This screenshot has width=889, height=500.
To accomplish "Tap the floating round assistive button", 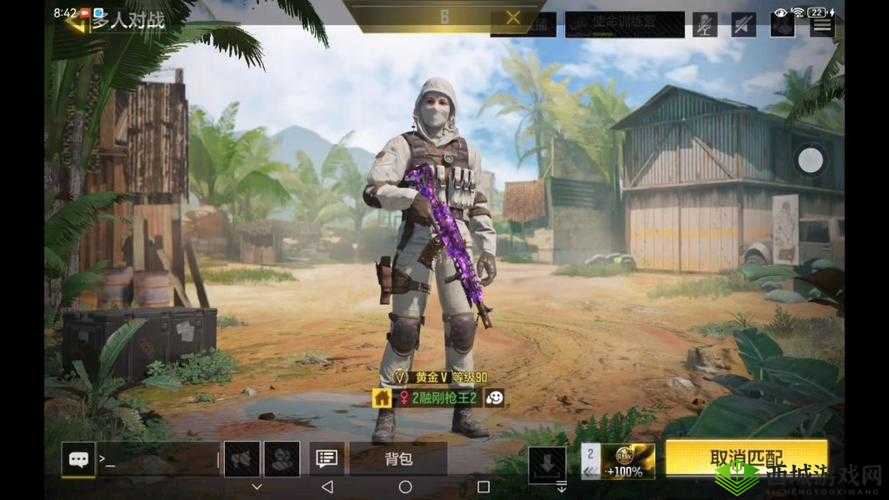I will coord(810,160).
